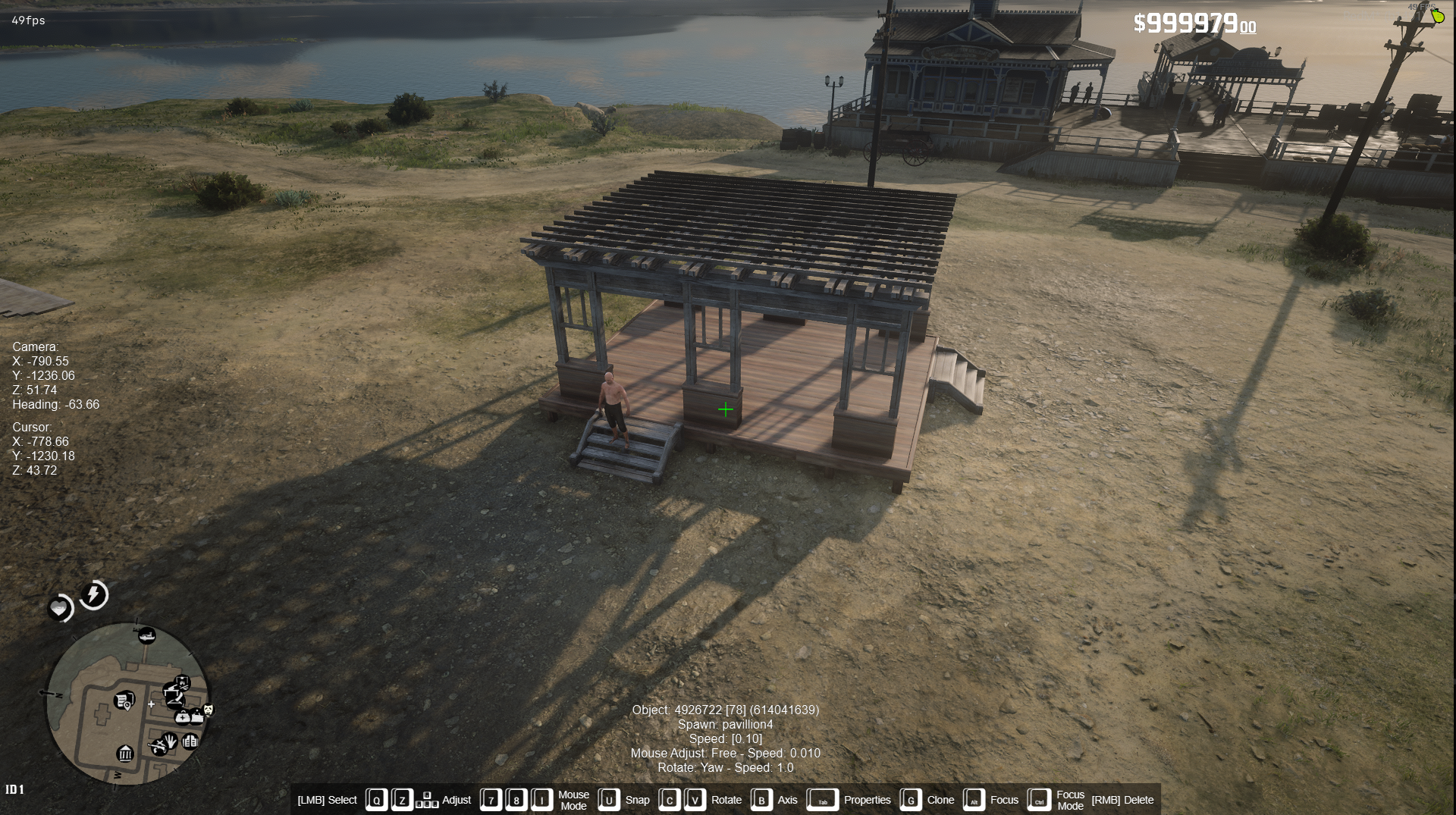Toggle Snap mode in the toolbar
The height and width of the screenshot is (815, 1456).
(637, 800)
